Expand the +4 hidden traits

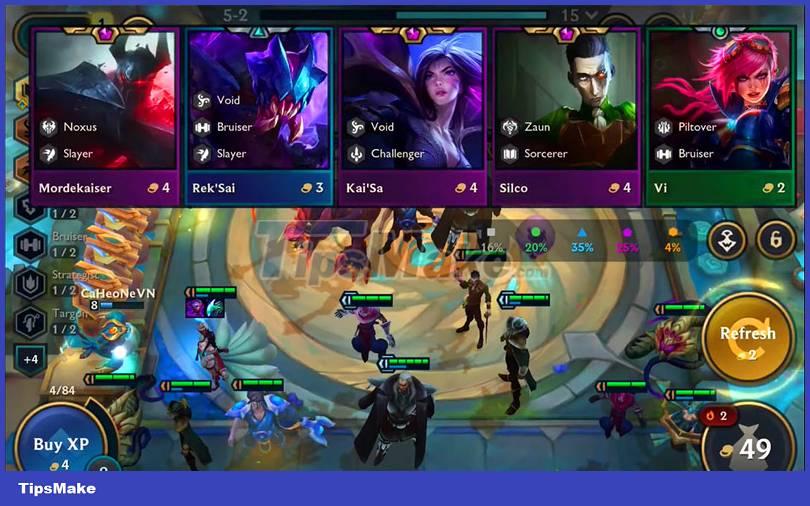(x=30, y=359)
